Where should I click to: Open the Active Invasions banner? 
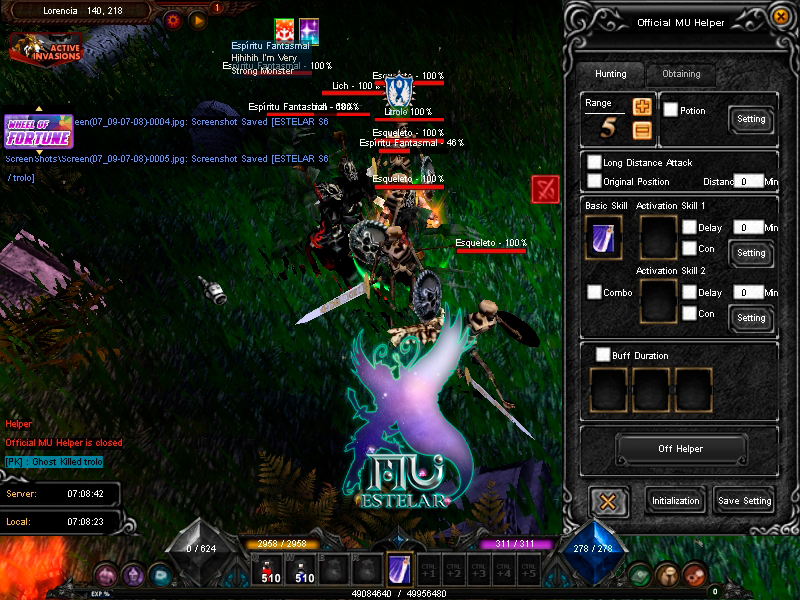pyautogui.click(x=46, y=46)
